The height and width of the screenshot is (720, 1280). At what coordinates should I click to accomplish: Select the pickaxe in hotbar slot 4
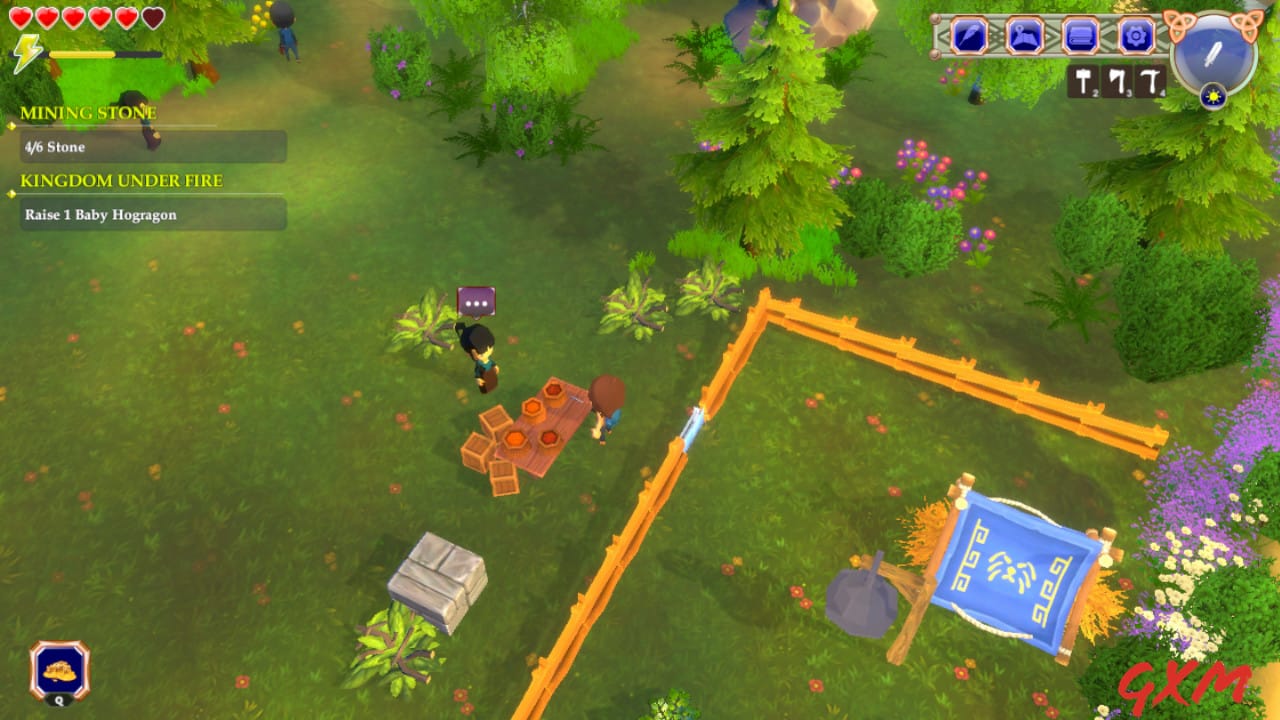pyautogui.click(x=1147, y=79)
